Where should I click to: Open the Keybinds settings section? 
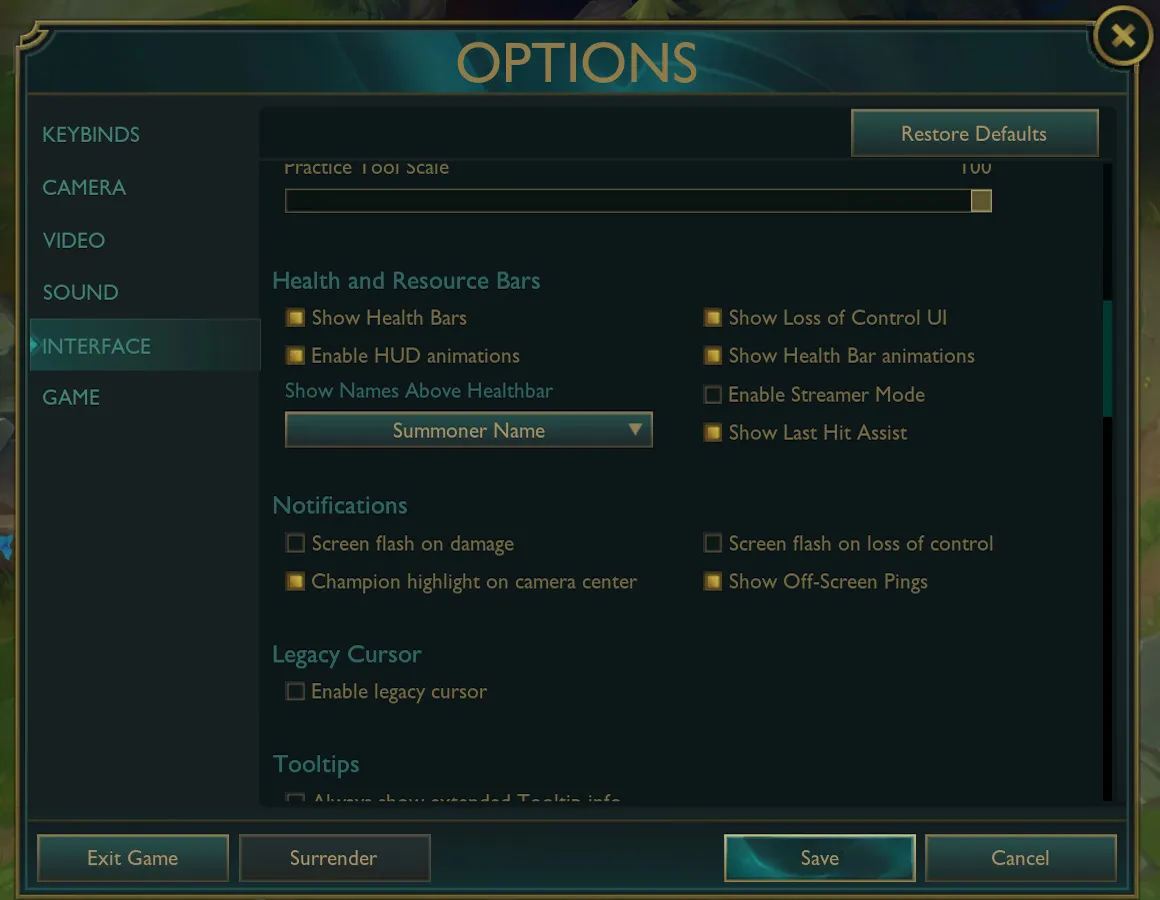[x=91, y=135]
